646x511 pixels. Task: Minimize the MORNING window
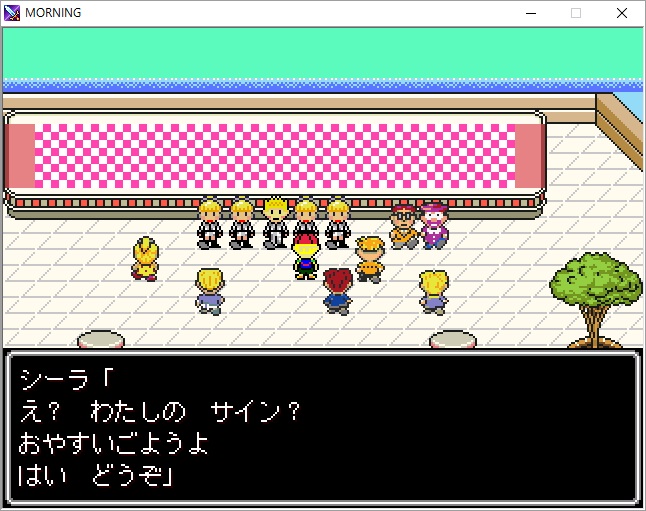pyautogui.click(x=530, y=13)
